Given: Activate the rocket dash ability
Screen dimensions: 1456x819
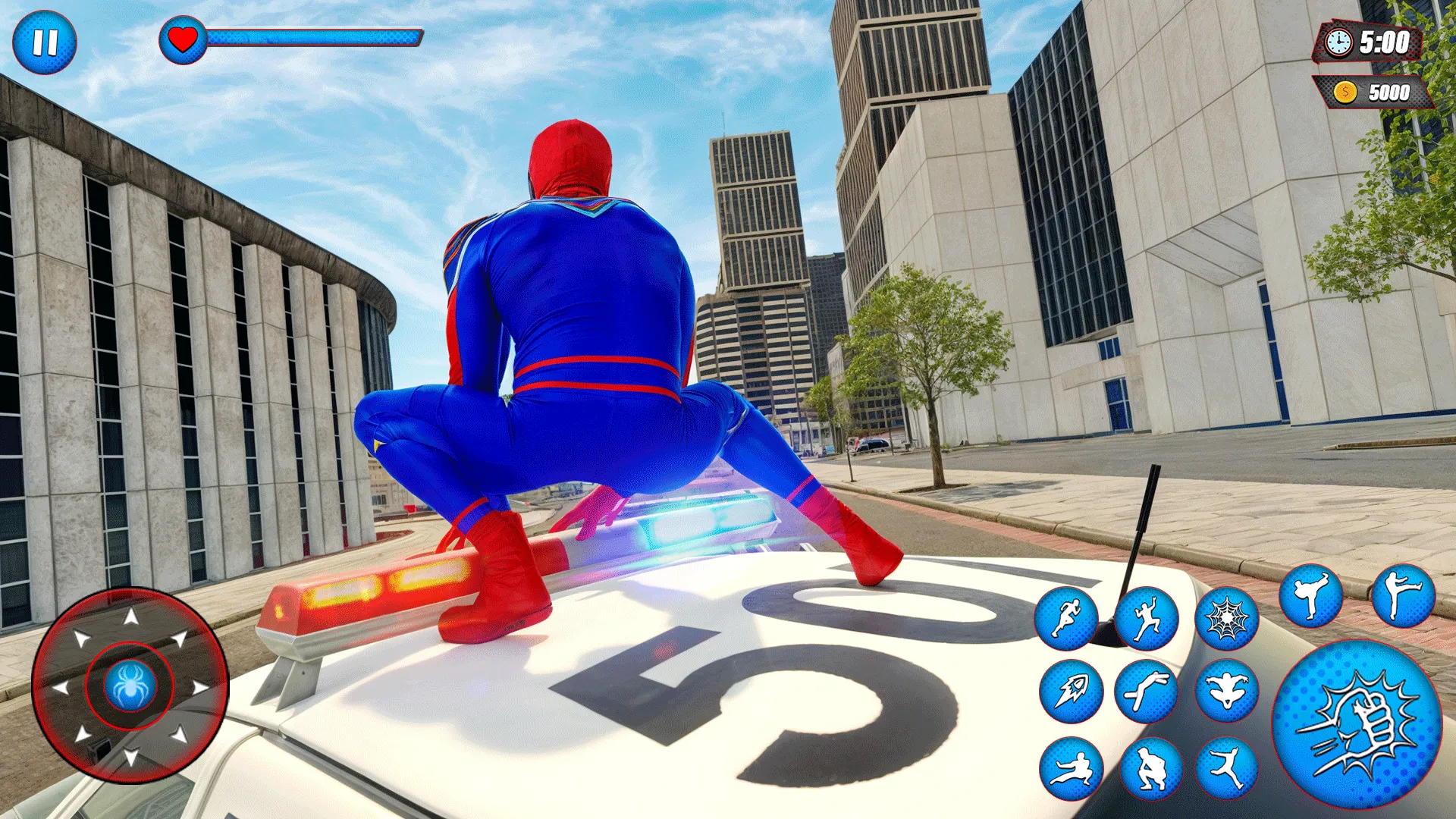Looking at the screenshot, I should pyautogui.click(x=1071, y=691).
